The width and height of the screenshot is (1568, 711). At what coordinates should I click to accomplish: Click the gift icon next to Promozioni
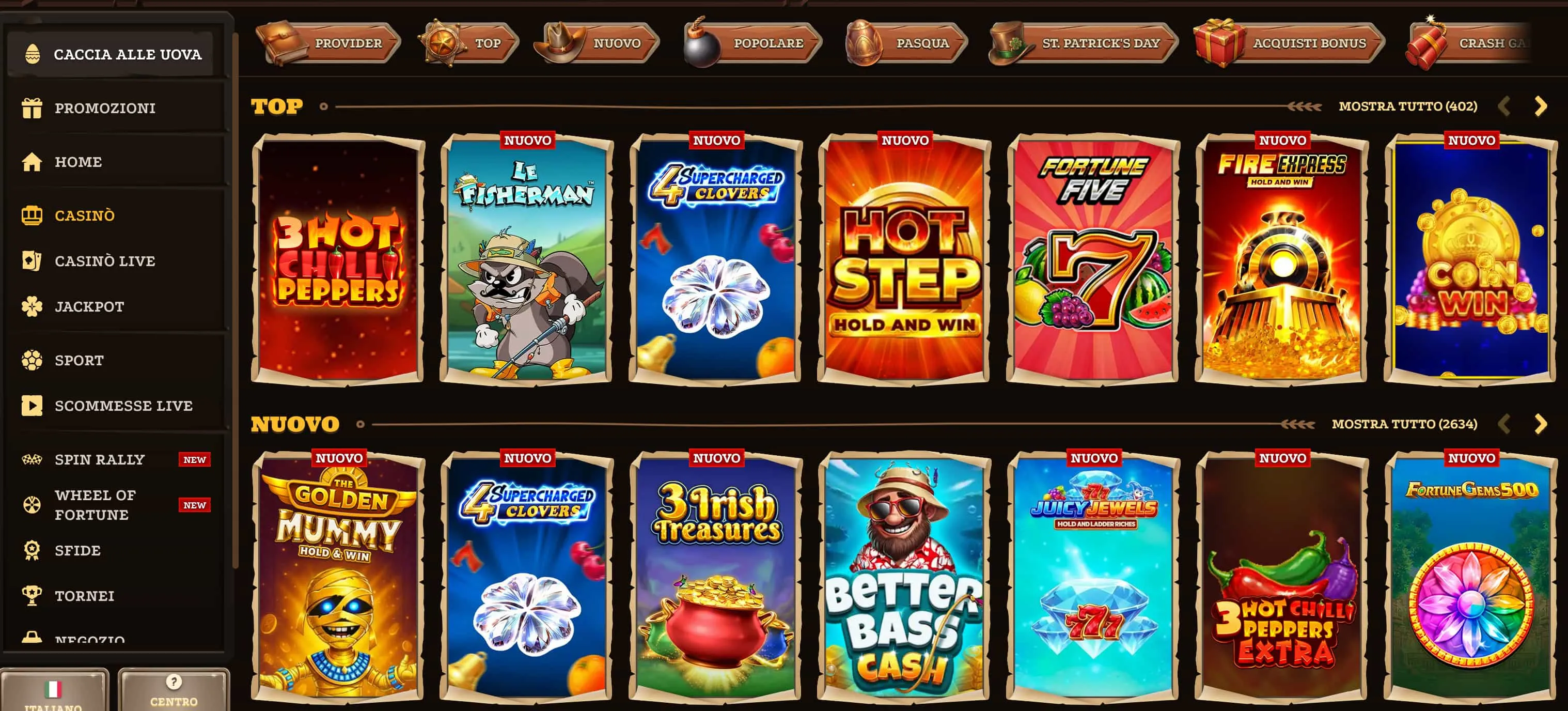[x=32, y=107]
